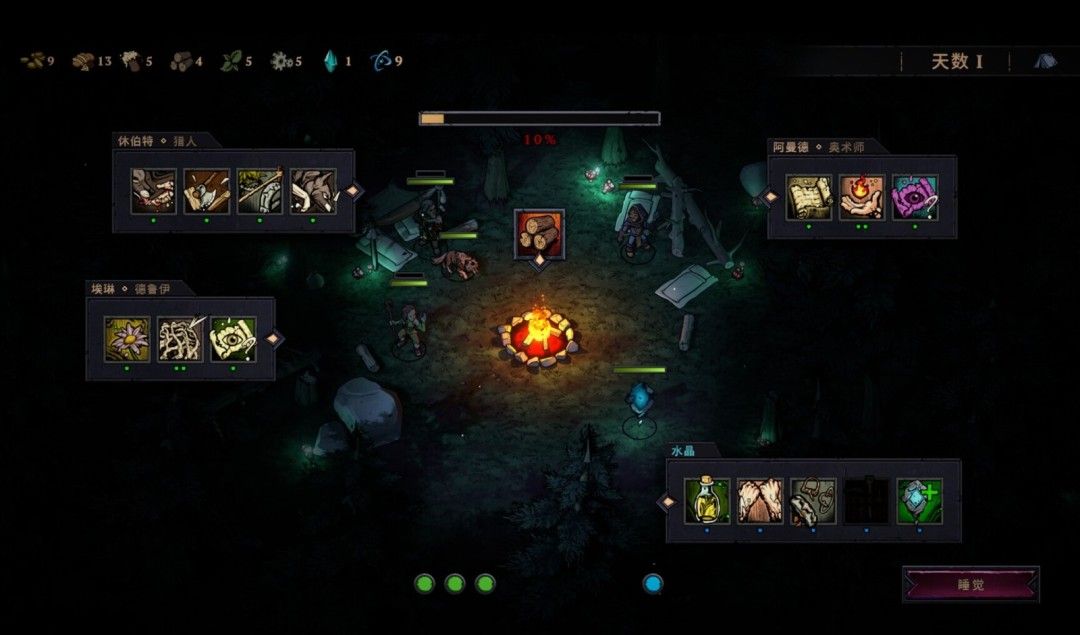Image resolution: width=1080 pixels, height=635 pixels.
Task: Pick the hunter's wolf skill icon
Action: tap(313, 191)
